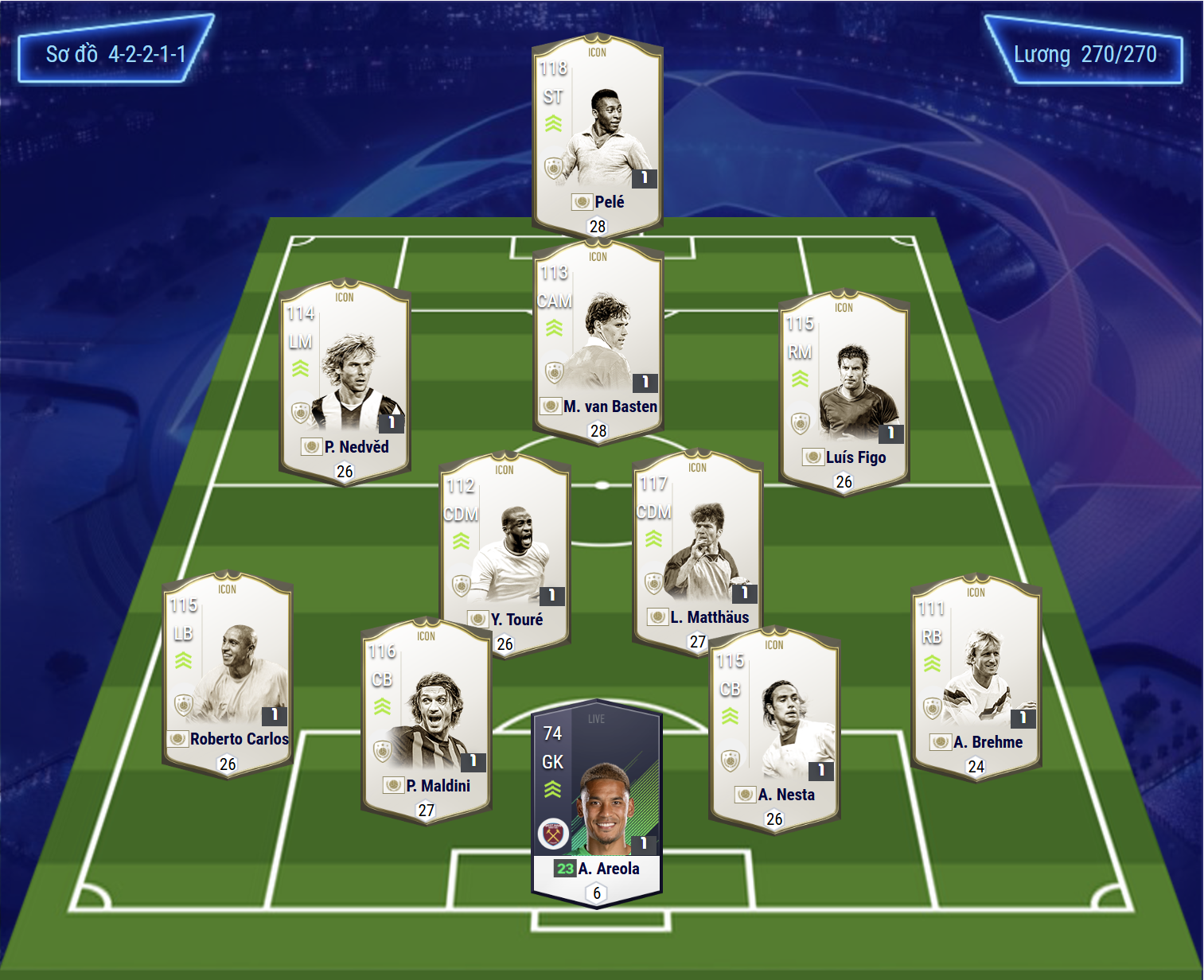Select the A. Nesta CB card
The width and height of the screenshot is (1204, 980).
(x=774, y=728)
